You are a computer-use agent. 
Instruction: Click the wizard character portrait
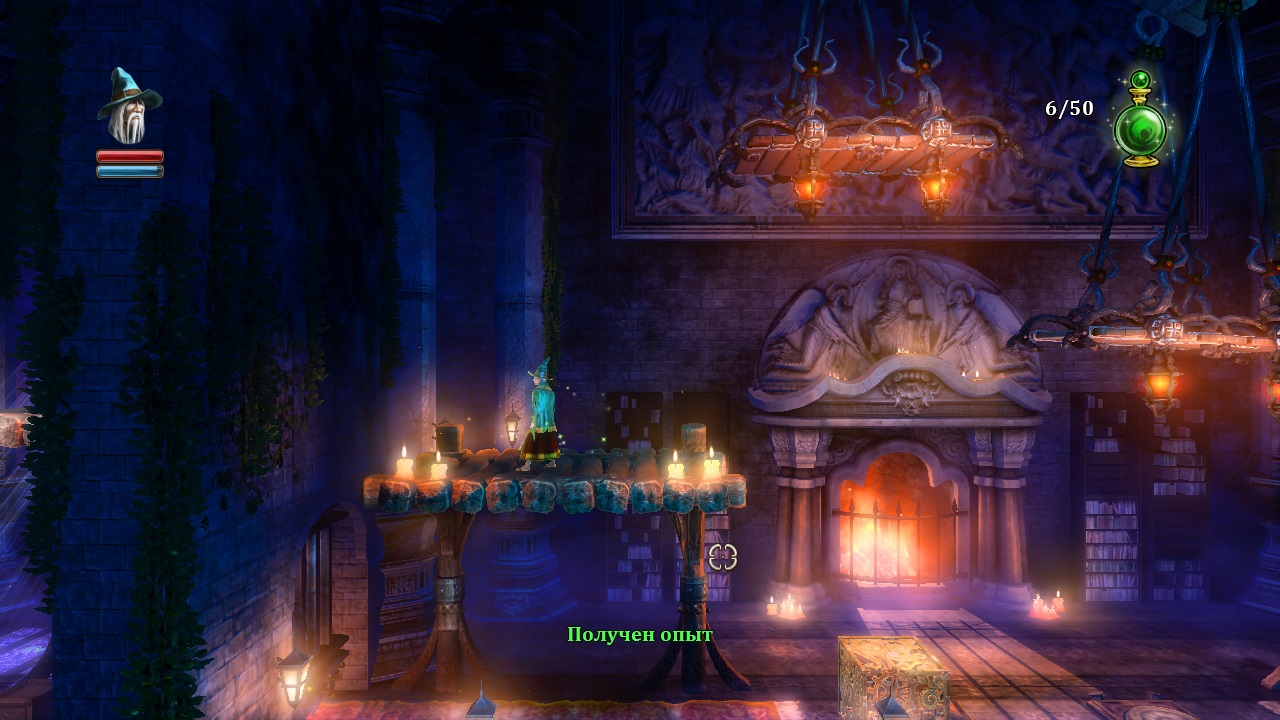click(x=130, y=108)
